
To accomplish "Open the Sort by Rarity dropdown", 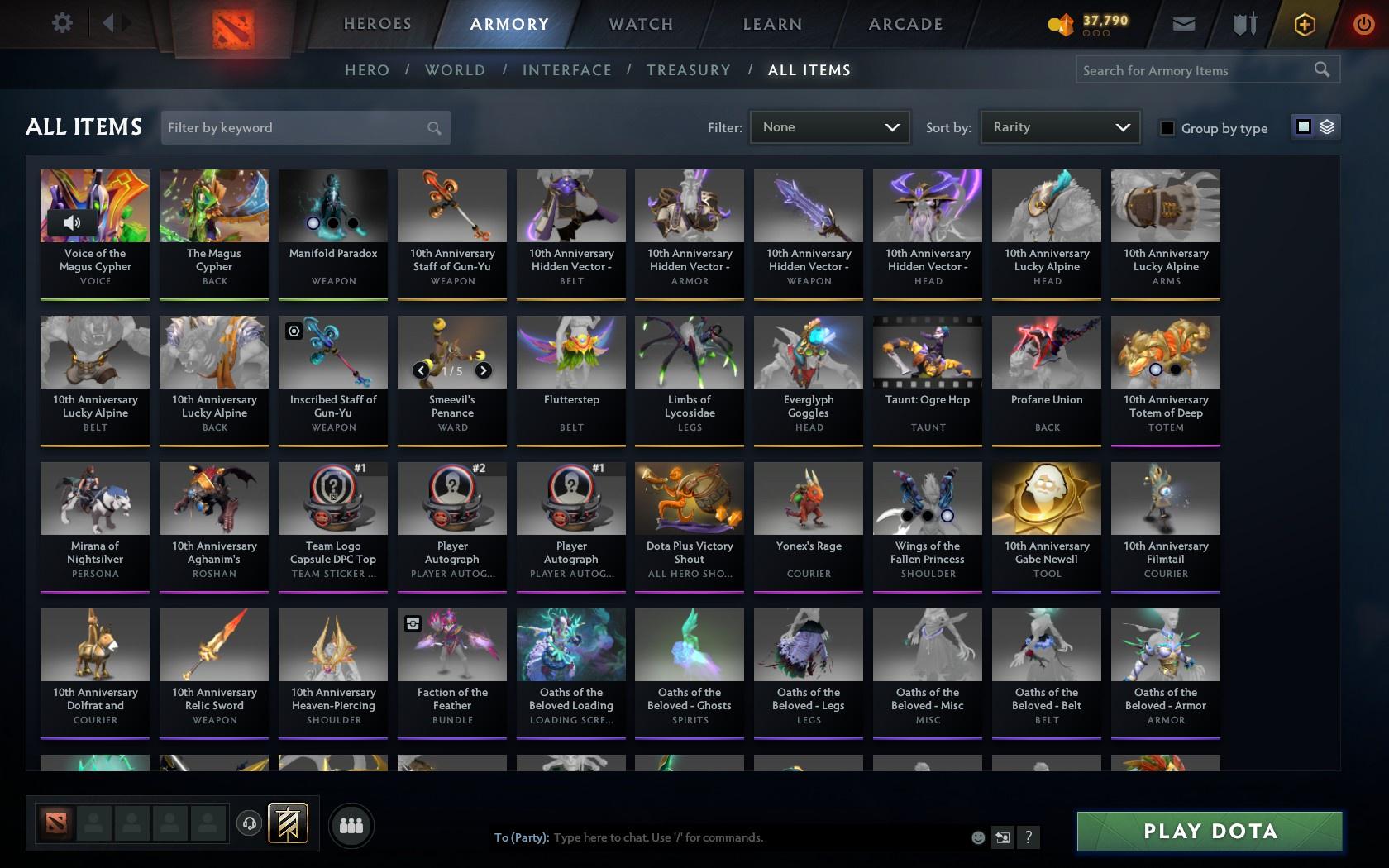I will tap(1059, 127).
